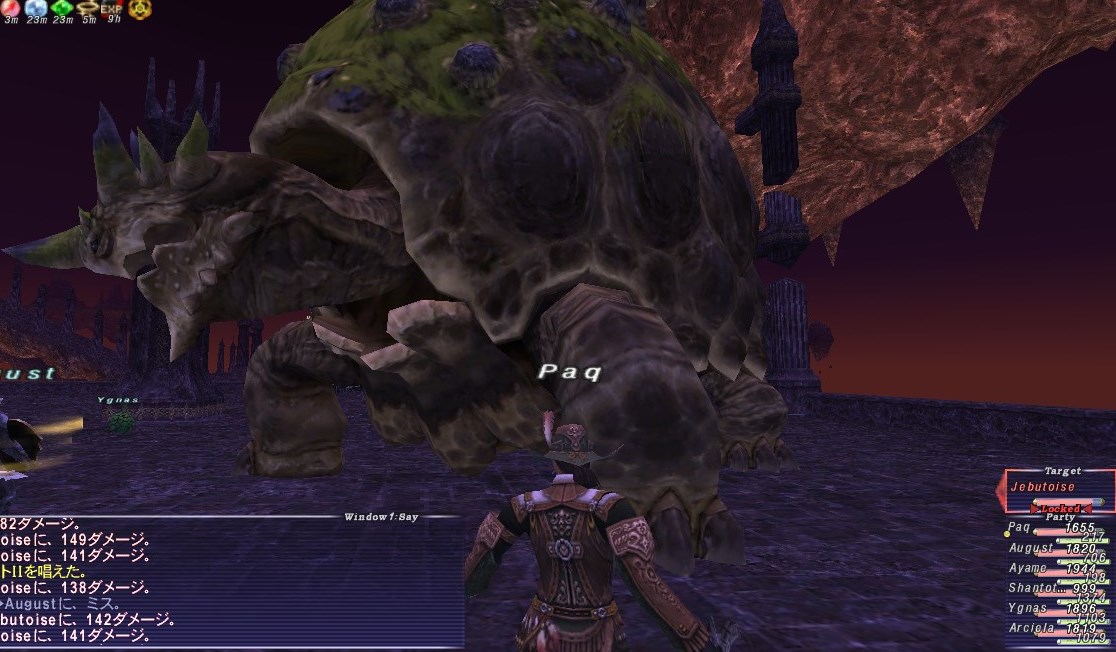This screenshot has width=1116, height=652.
Task: Choose Shantotto in the party list
Action: coord(1033,588)
